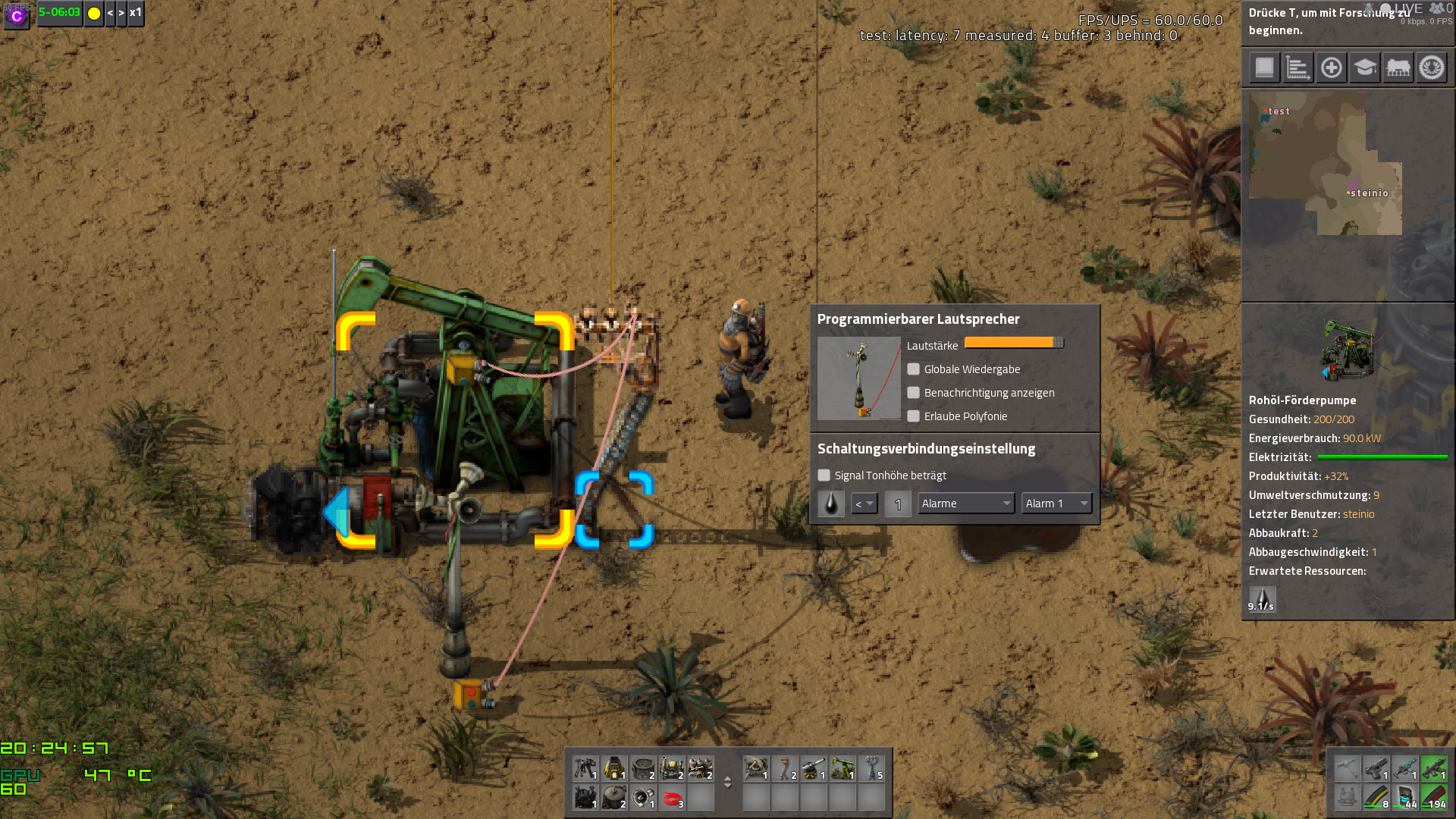1456x819 pixels.
Task: Open the research screen via graduation cap icon
Action: pyautogui.click(x=1365, y=67)
